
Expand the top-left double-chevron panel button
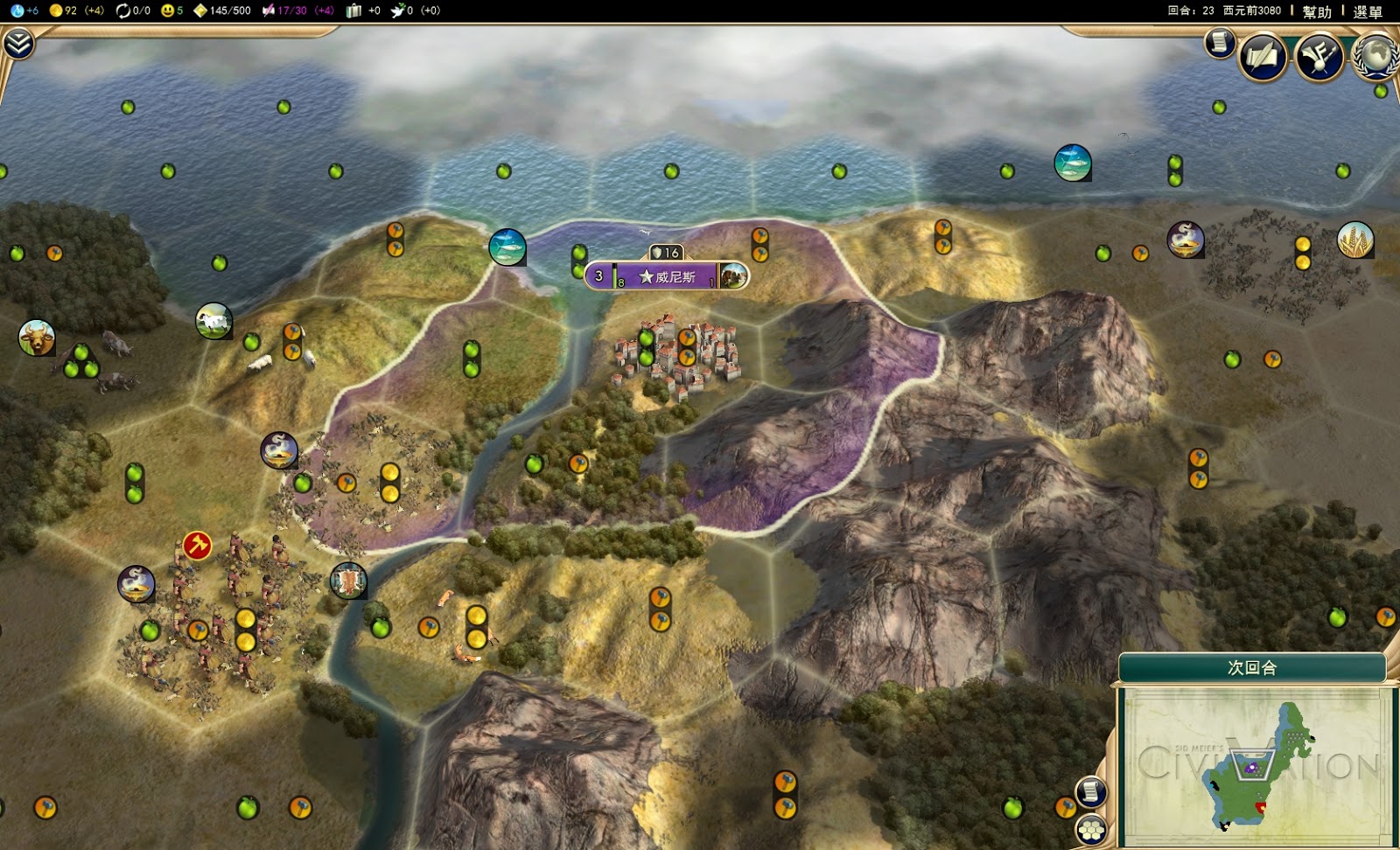[x=18, y=44]
